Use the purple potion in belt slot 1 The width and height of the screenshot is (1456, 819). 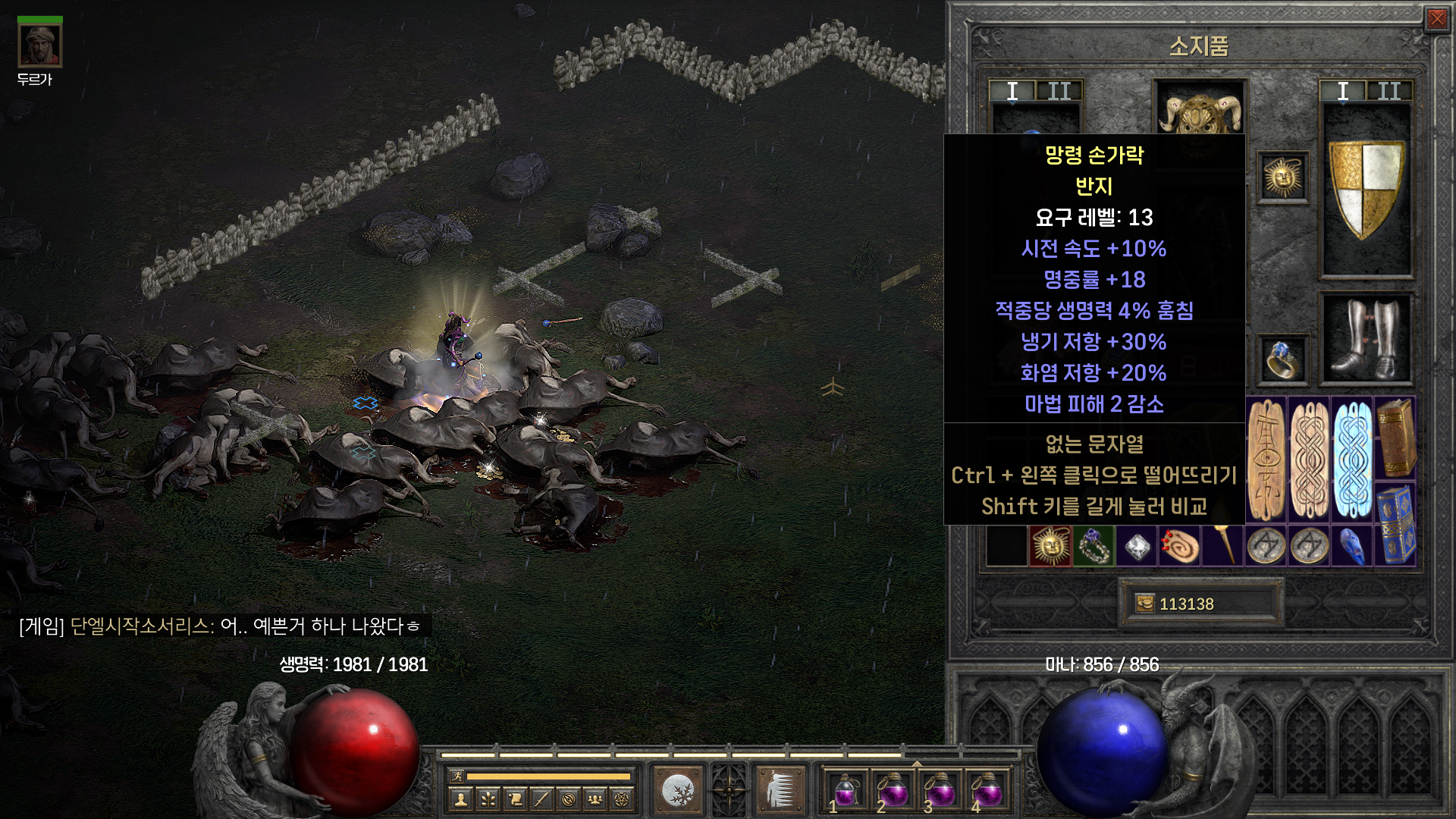pyautogui.click(x=846, y=792)
